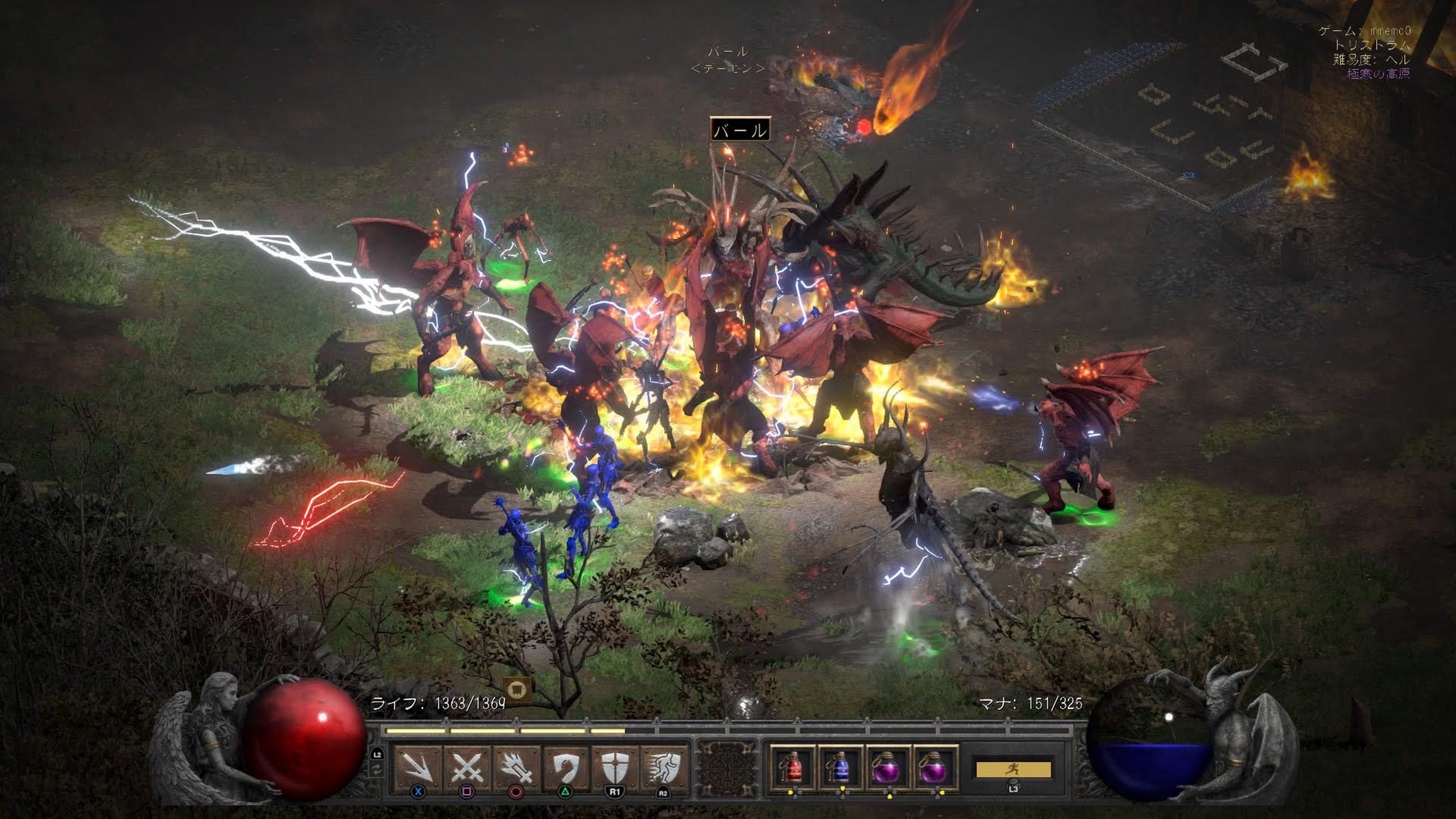The height and width of the screenshot is (819, 1456).
Task: Activate the crossed swords Zeal skill
Action: 467,767
